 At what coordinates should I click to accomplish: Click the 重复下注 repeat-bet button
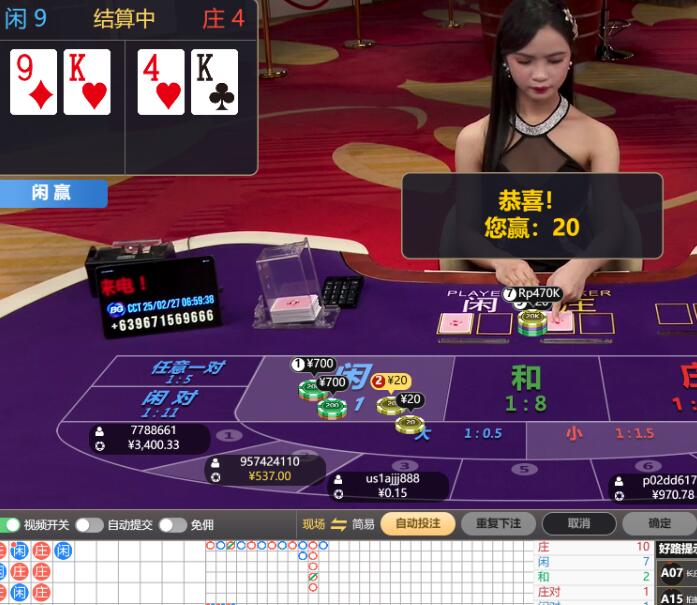tap(498, 523)
